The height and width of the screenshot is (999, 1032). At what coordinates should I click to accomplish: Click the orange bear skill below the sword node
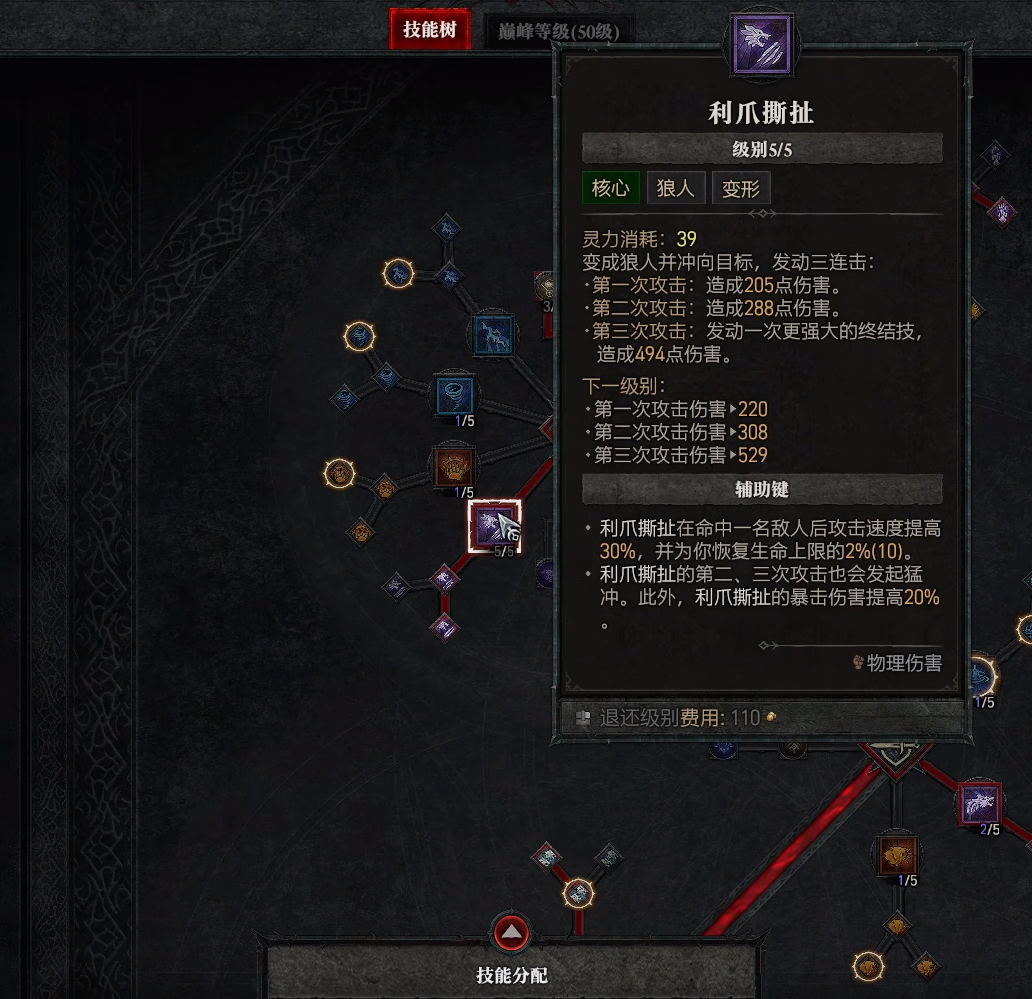897,856
